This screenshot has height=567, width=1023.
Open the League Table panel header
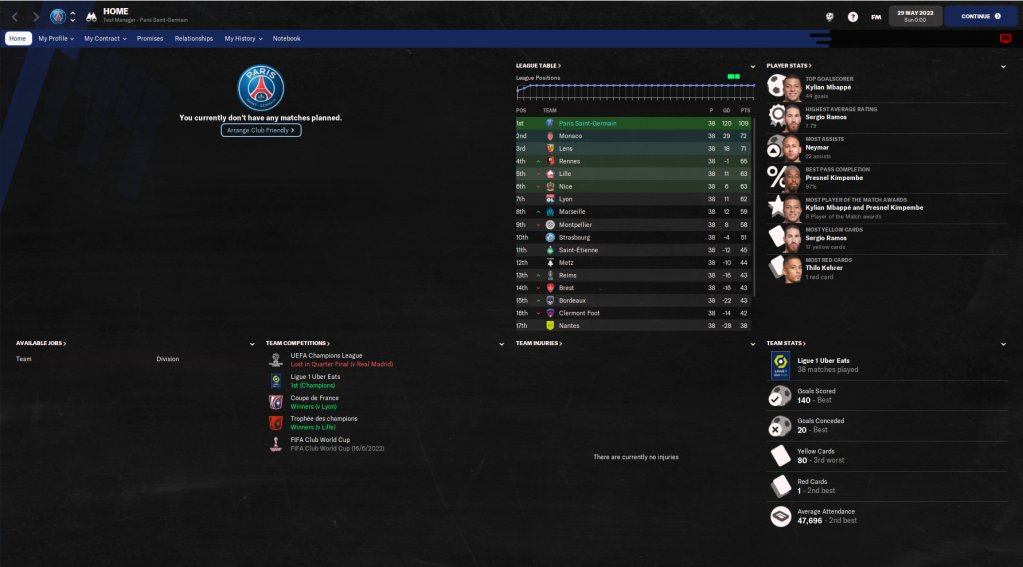538,65
